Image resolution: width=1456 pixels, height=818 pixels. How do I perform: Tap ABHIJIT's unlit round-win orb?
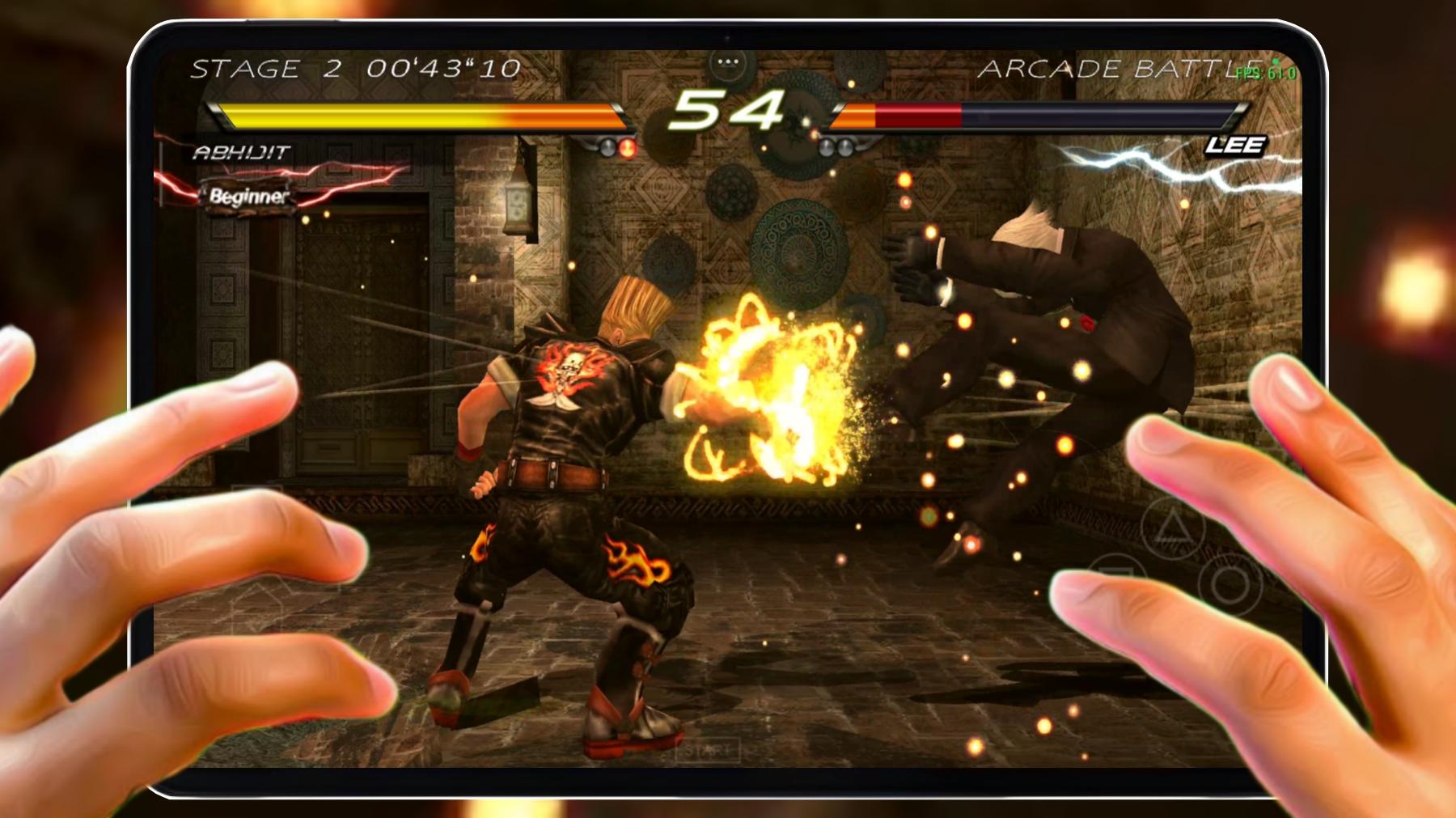[x=607, y=148]
